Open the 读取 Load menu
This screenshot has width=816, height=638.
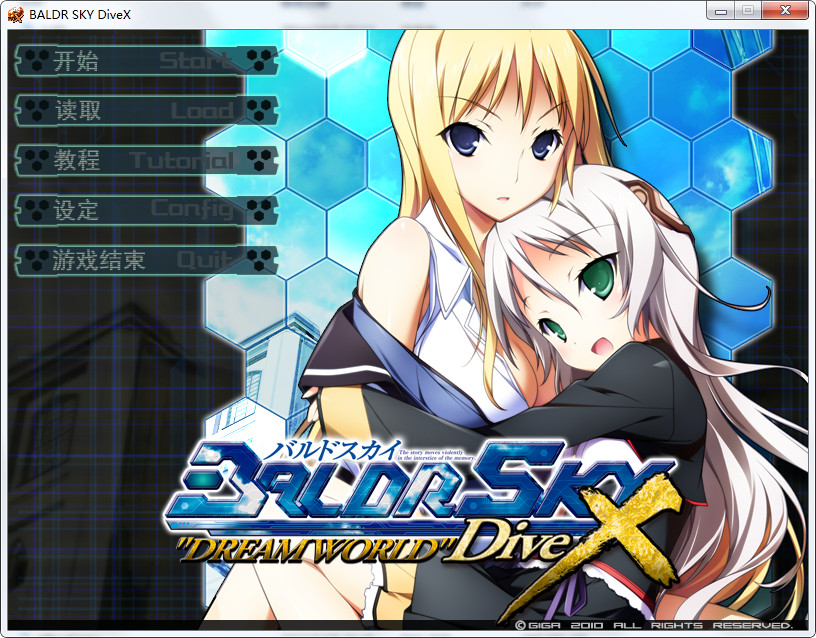click(x=145, y=110)
